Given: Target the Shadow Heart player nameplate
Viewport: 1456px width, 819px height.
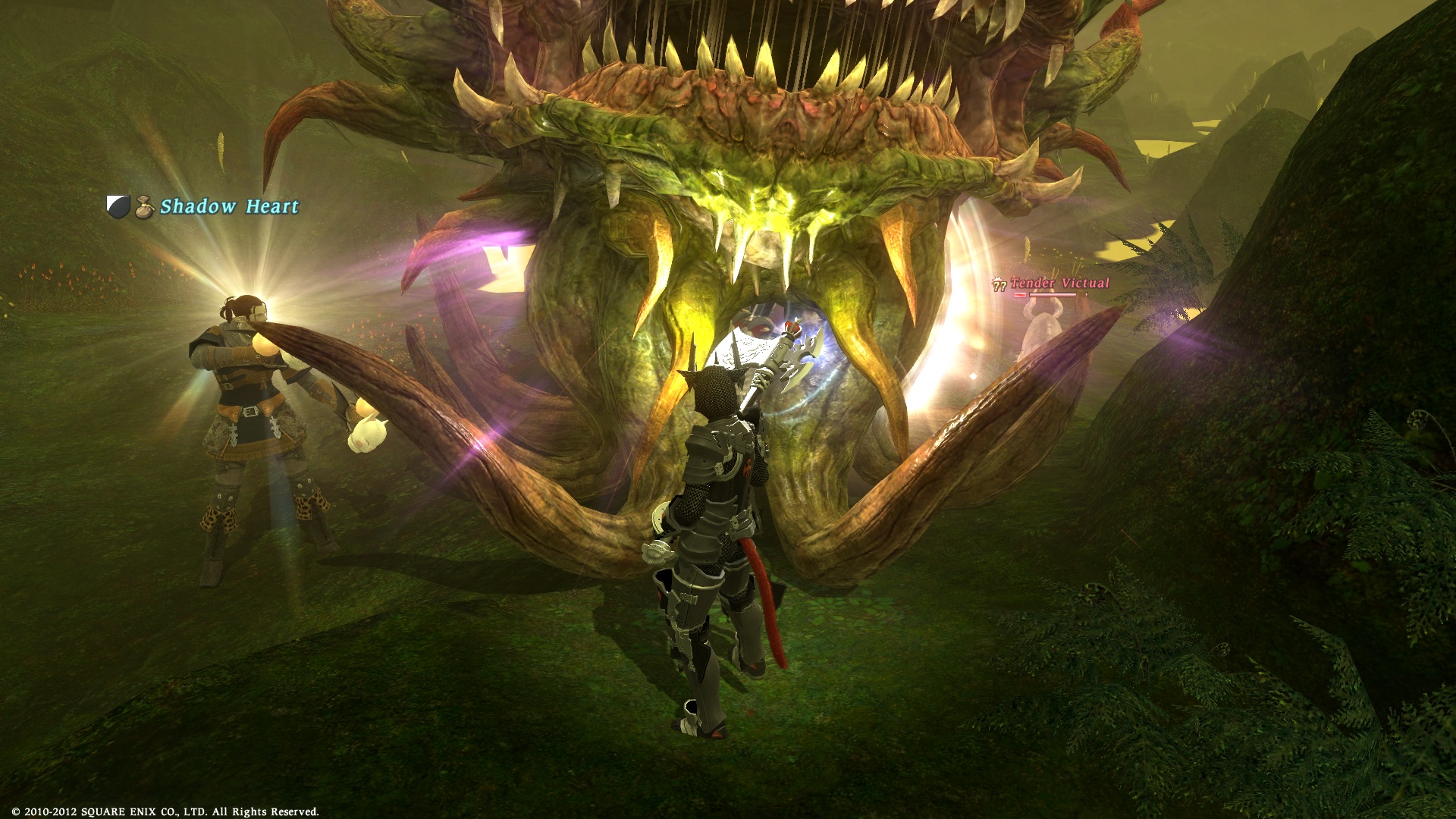Looking at the screenshot, I should [x=229, y=206].
